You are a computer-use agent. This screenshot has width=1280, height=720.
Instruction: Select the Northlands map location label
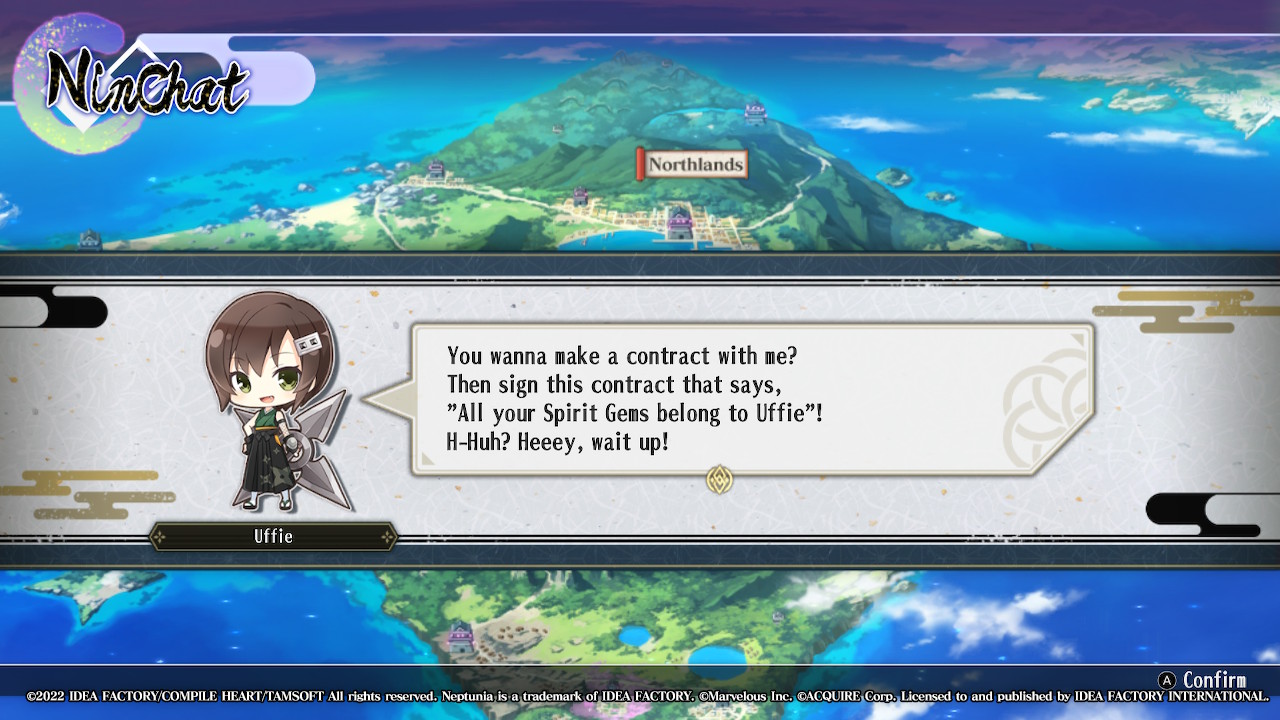pyautogui.click(x=694, y=164)
